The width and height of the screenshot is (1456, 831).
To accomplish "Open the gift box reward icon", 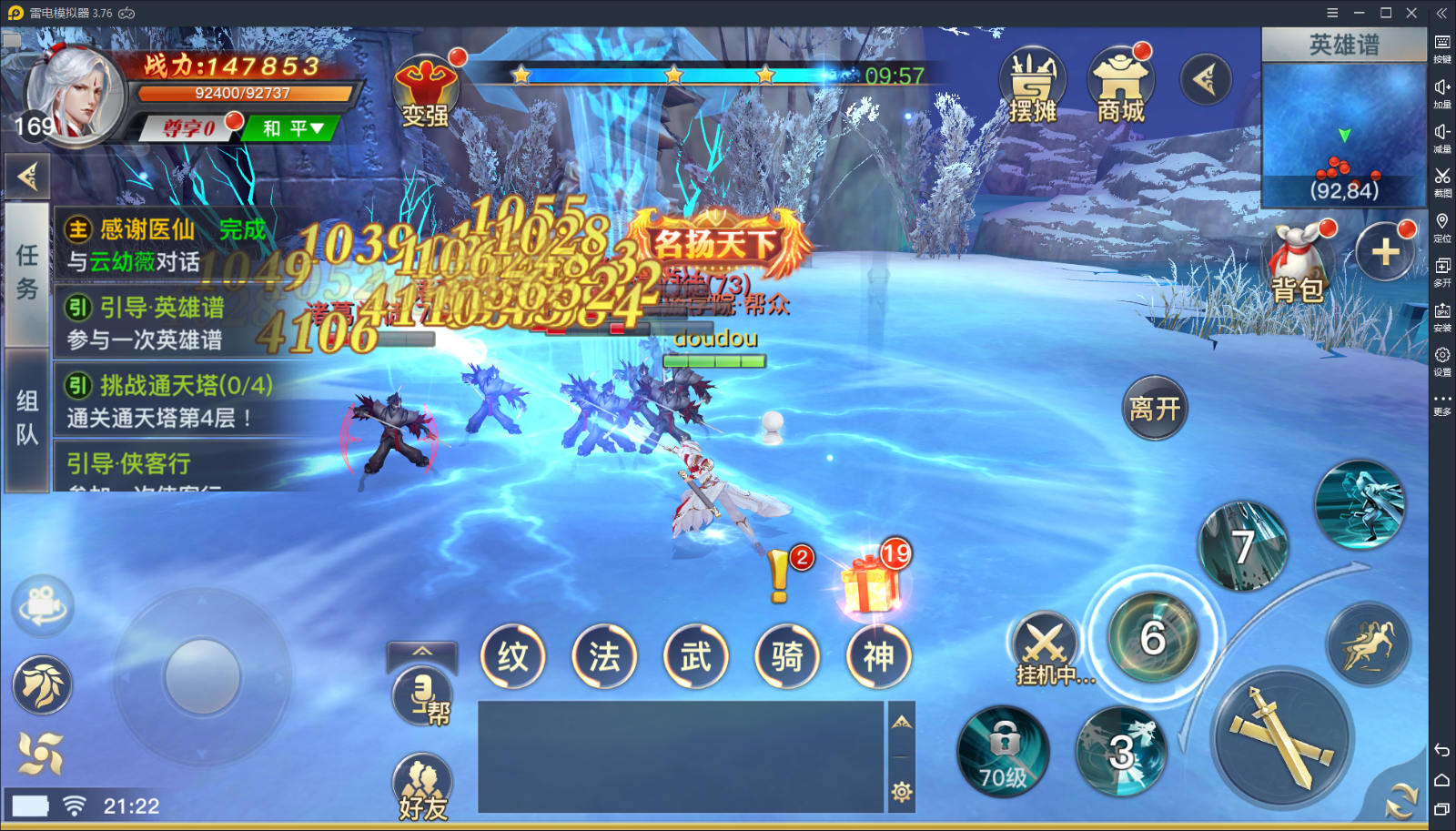I will click(x=871, y=583).
